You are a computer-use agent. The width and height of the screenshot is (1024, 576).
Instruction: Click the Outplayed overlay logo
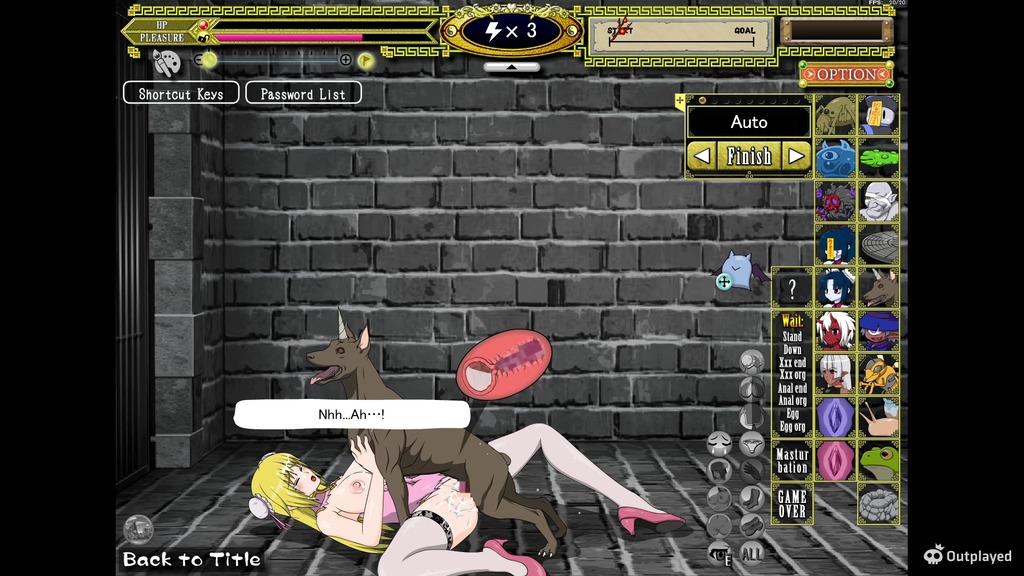point(968,556)
